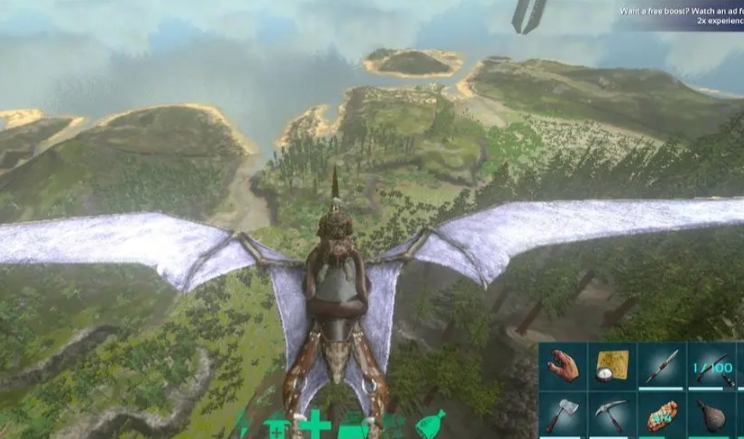Click the green water flask status icon
This screenshot has width=744, height=439.
click(x=430, y=424)
